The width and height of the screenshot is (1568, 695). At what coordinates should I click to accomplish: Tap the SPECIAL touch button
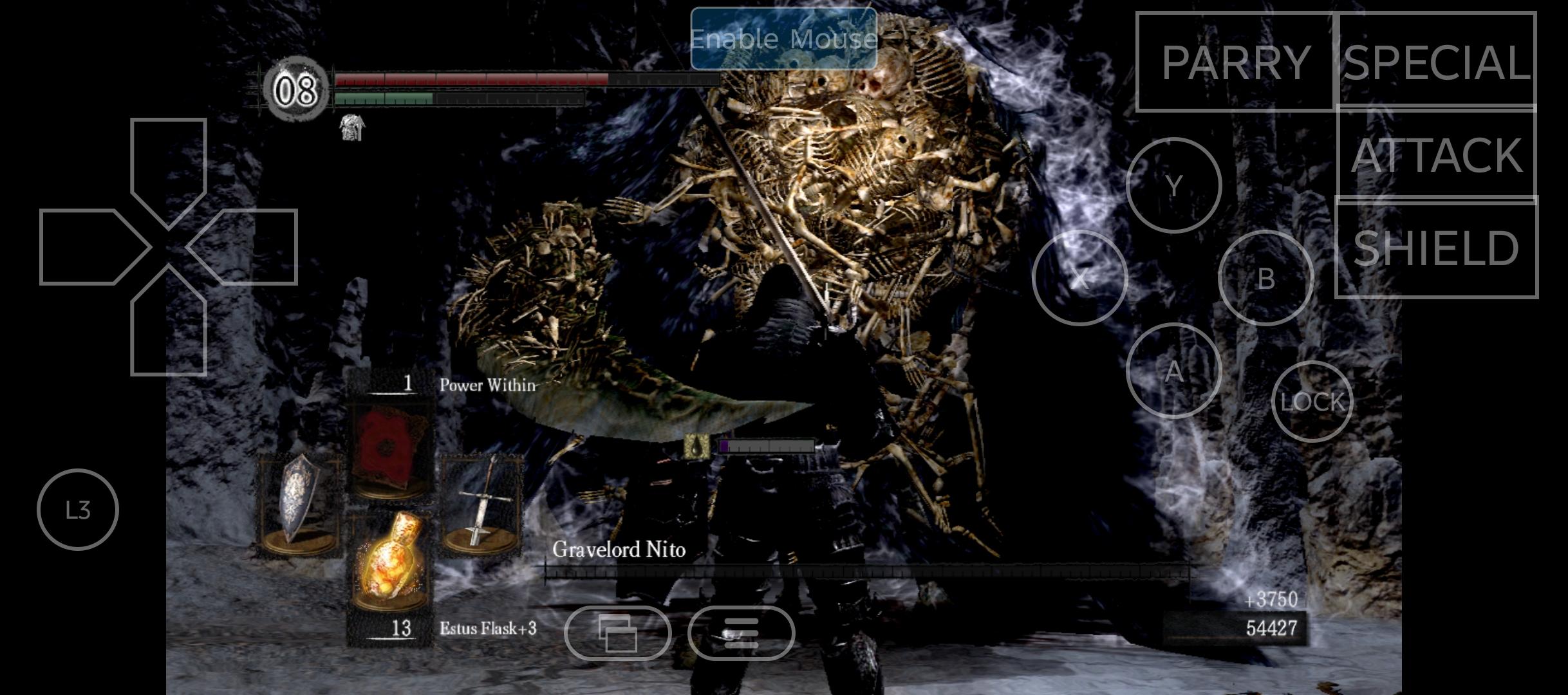(x=1437, y=61)
